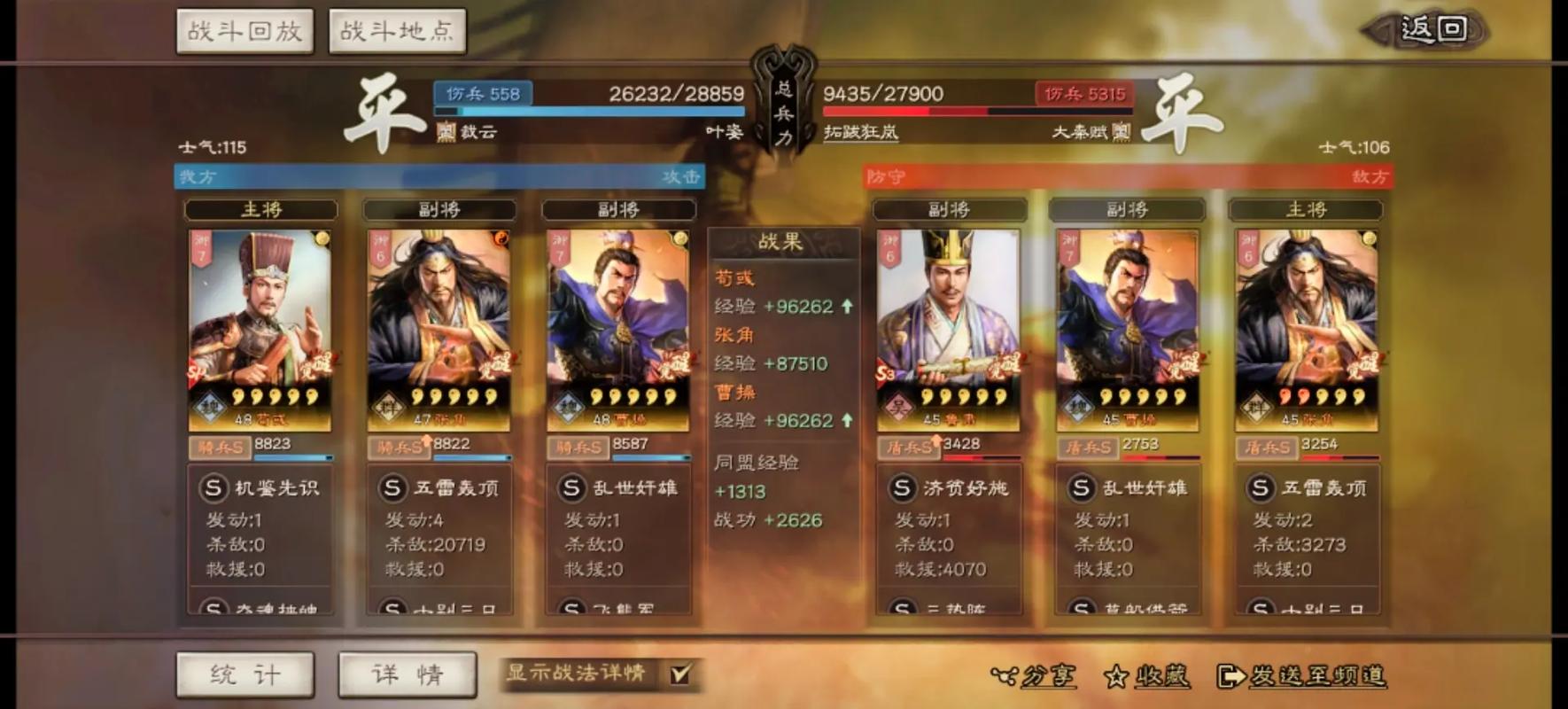Screen dimensions: 1568x709
Task: Click the blue 26232/28859 troop bar
Action: (585, 110)
